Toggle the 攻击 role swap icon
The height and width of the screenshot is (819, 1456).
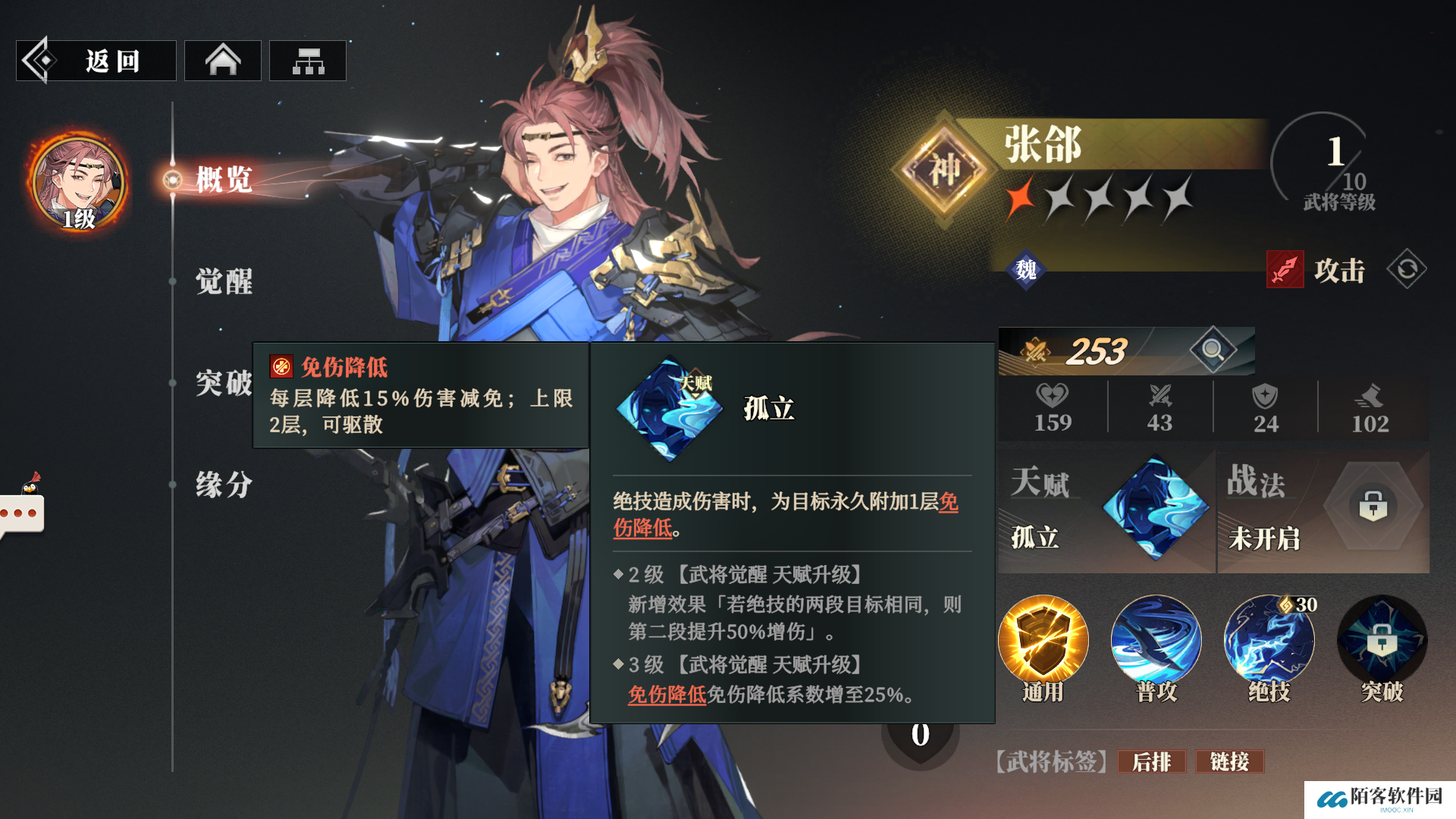tap(1407, 270)
